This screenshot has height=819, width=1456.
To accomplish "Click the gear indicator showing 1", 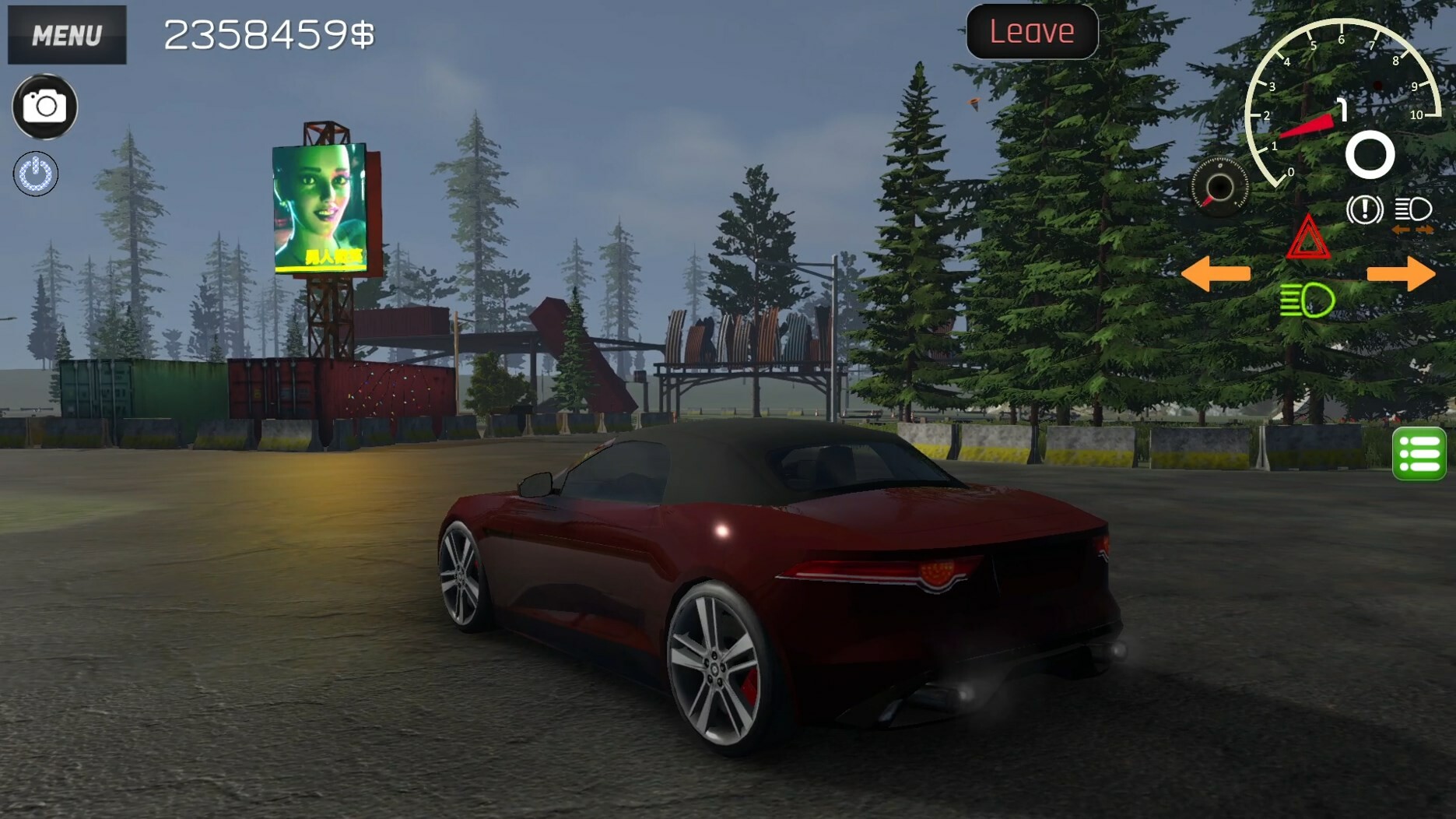I will [1340, 111].
